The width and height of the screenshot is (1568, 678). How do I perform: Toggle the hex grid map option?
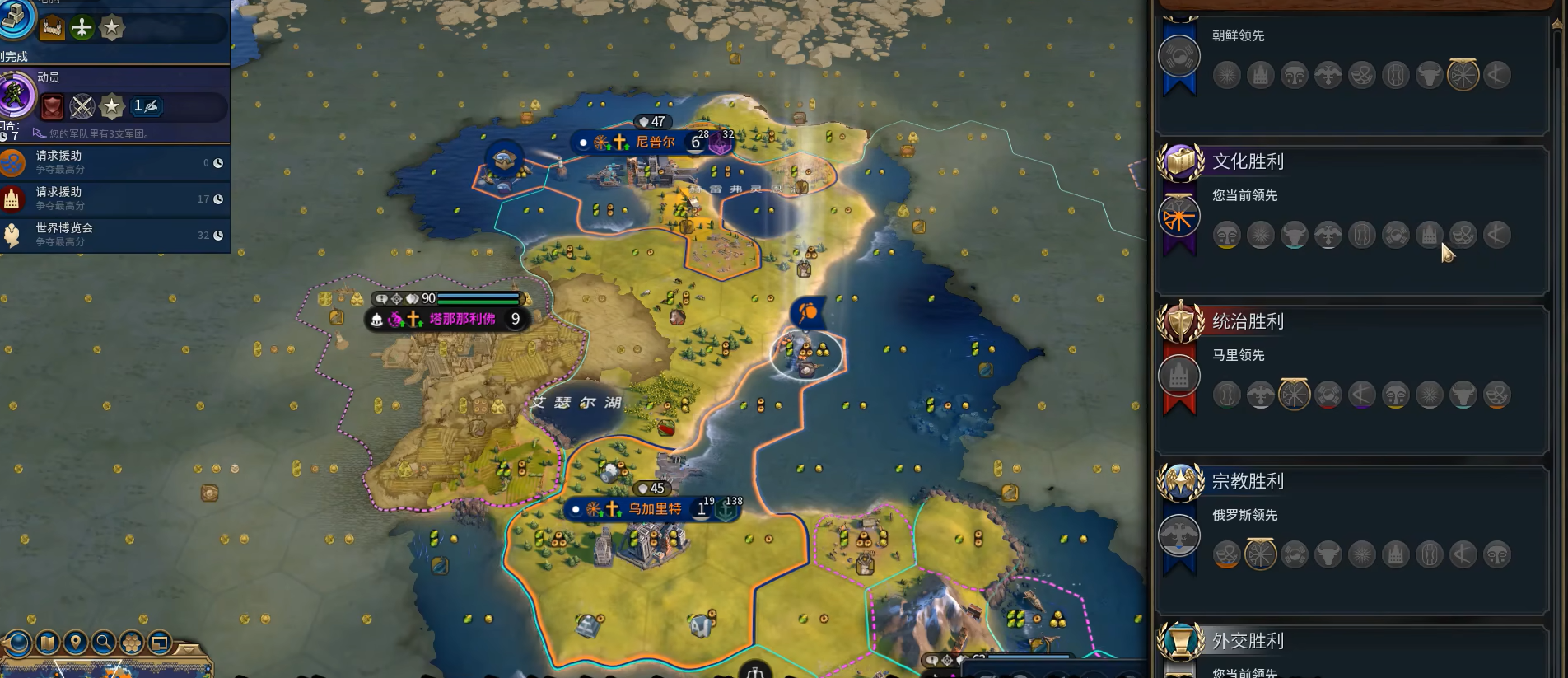[132, 643]
